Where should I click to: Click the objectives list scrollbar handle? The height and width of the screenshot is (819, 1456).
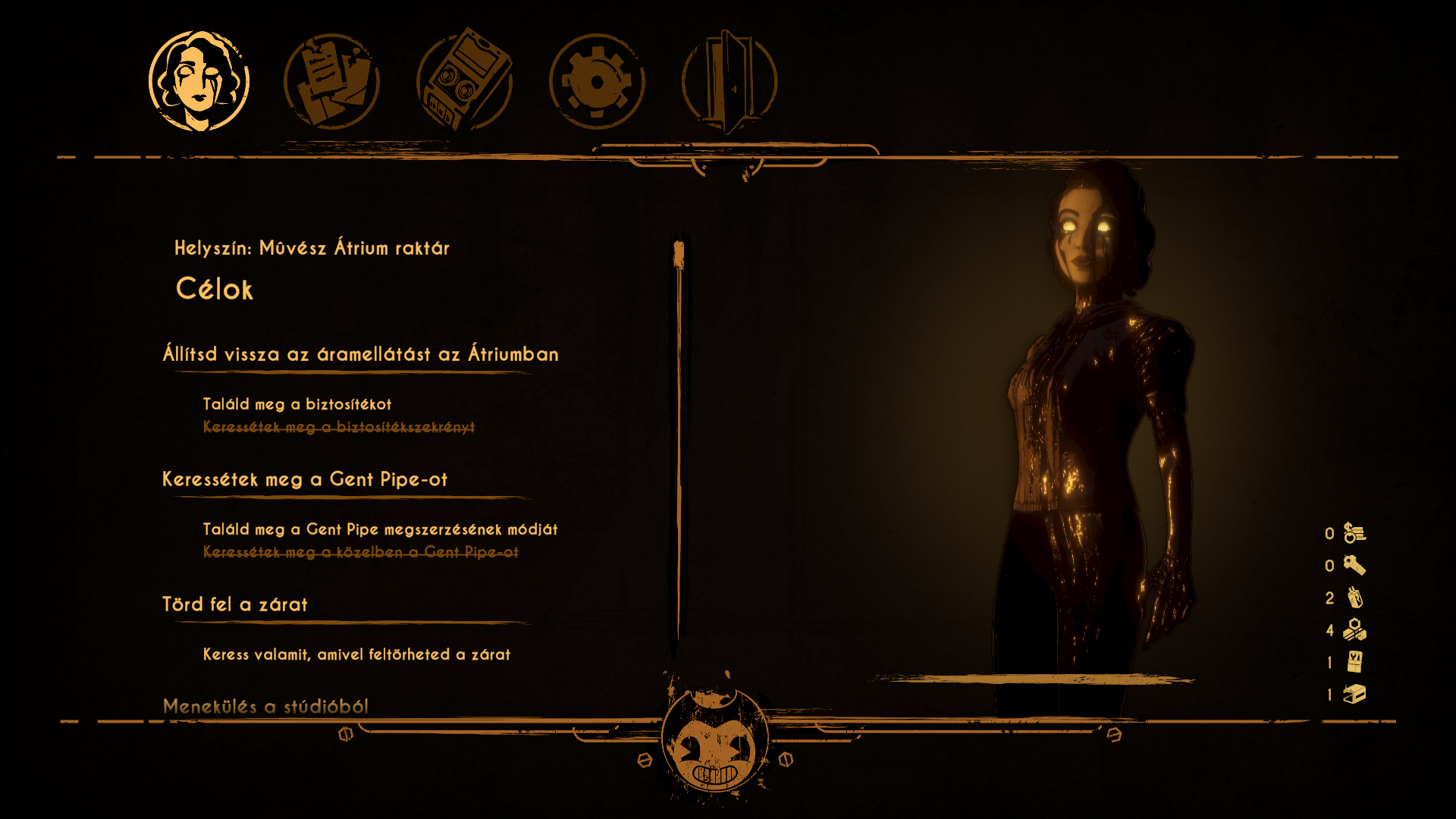tap(679, 255)
